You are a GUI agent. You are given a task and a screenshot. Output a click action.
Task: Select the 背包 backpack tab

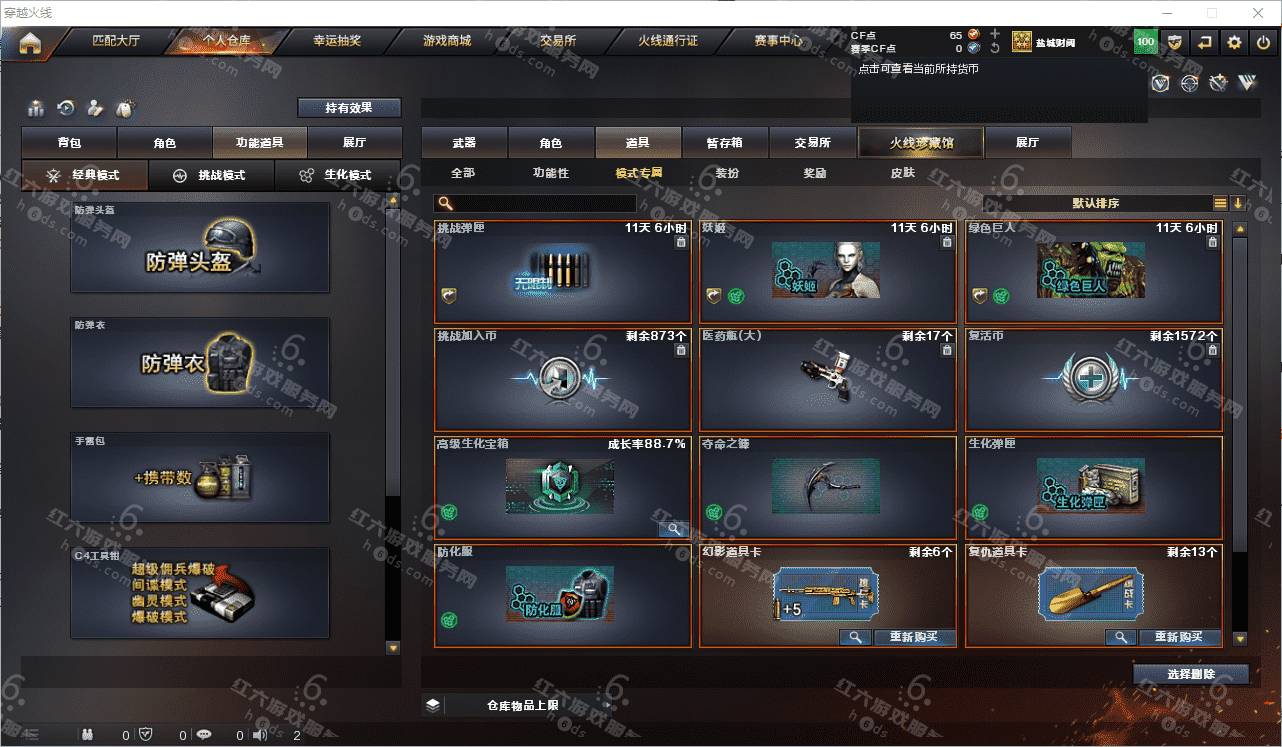(x=69, y=143)
